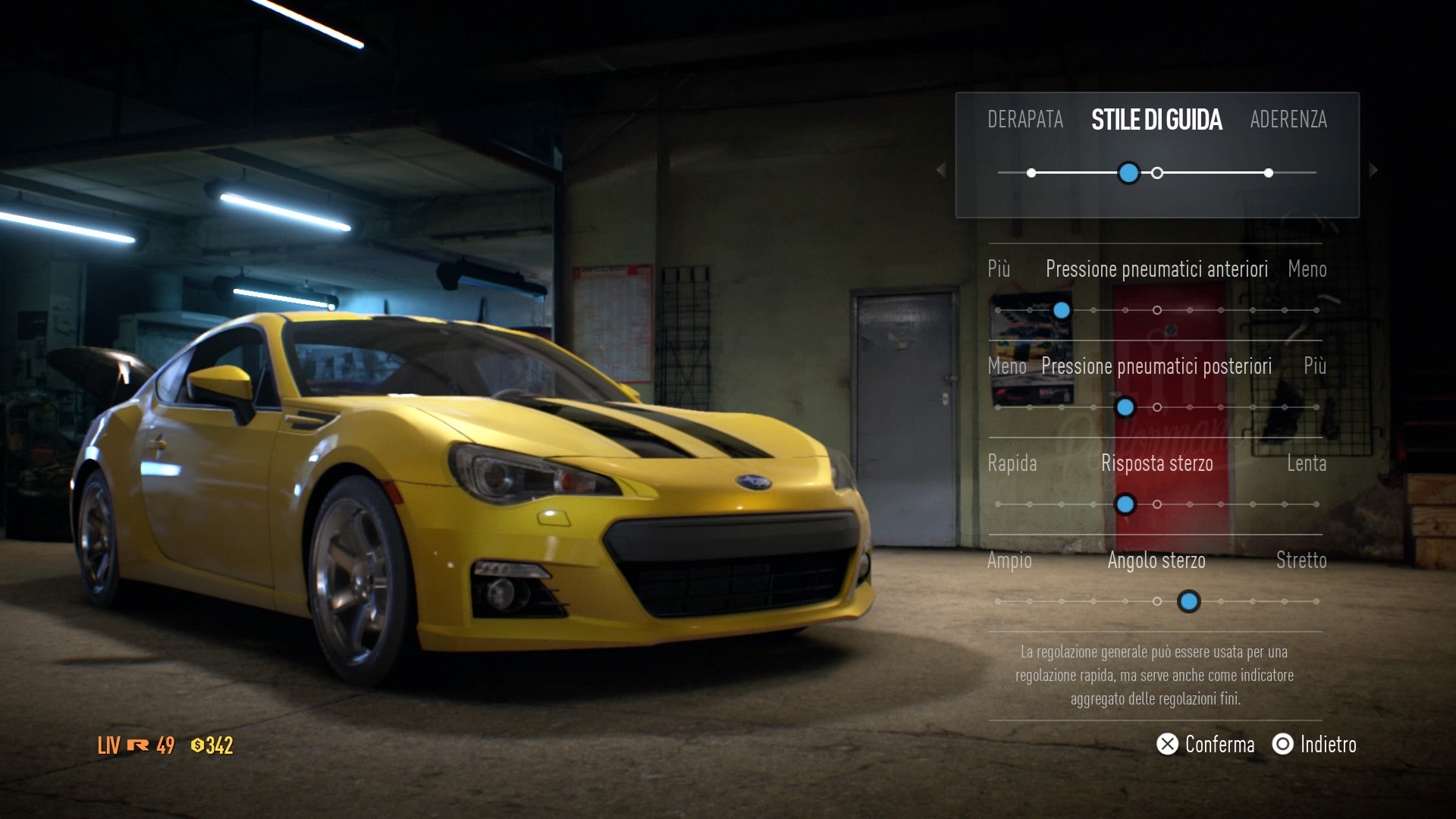Select the Derapata handling label

(x=1025, y=120)
